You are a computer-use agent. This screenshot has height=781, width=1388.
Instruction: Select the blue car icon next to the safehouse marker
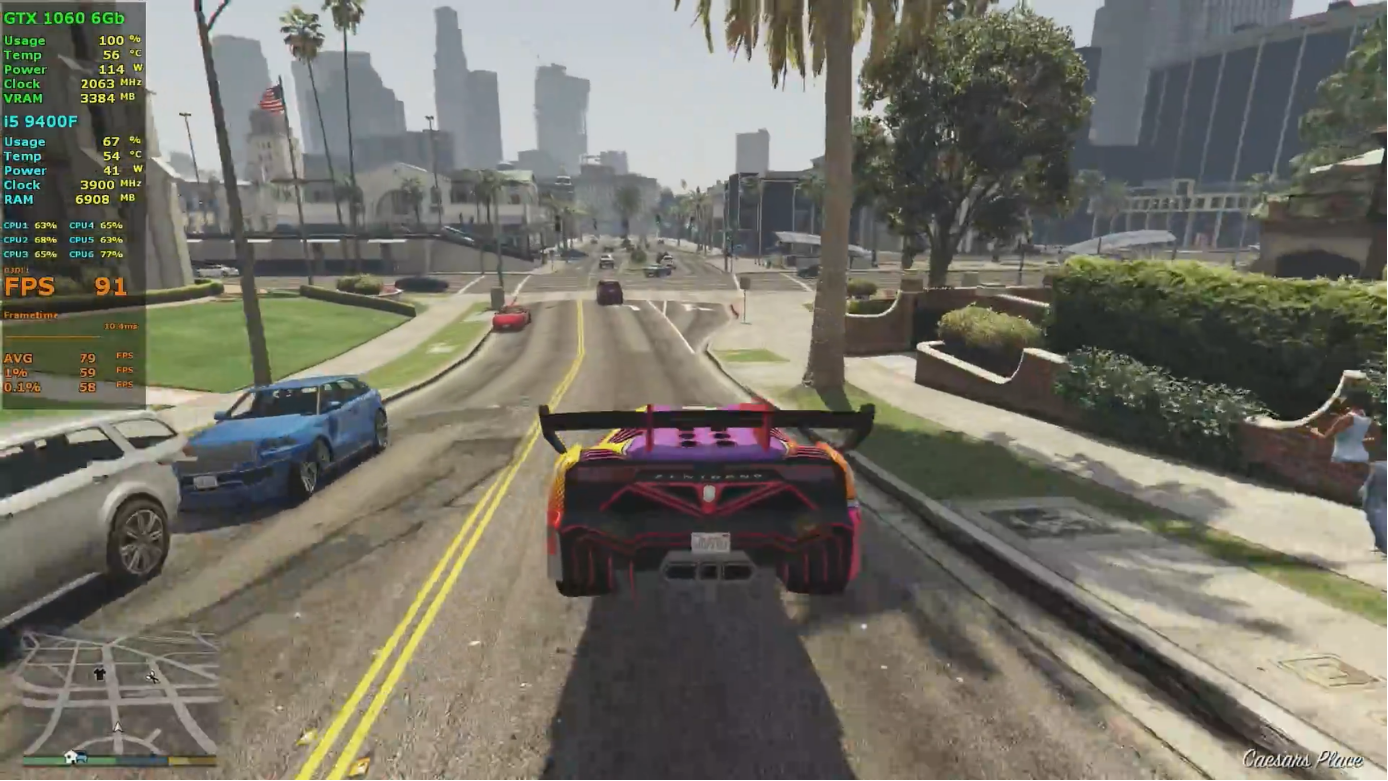[81, 757]
